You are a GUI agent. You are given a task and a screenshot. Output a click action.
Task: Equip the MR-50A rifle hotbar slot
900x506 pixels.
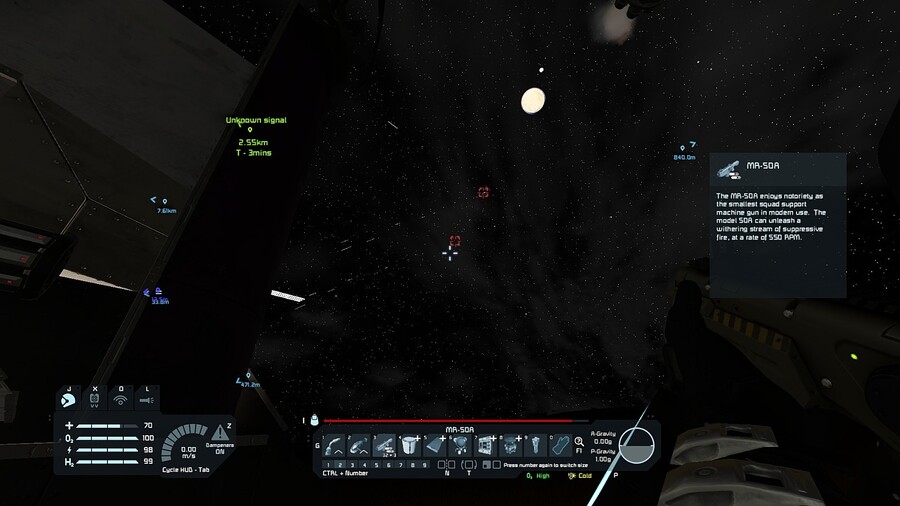coord(385,446)
